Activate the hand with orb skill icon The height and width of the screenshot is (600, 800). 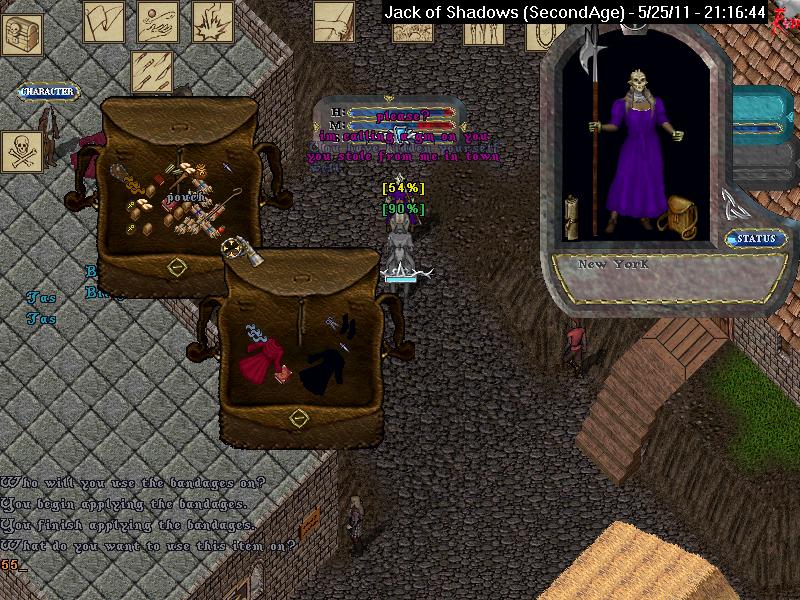[x=159, y=21]
